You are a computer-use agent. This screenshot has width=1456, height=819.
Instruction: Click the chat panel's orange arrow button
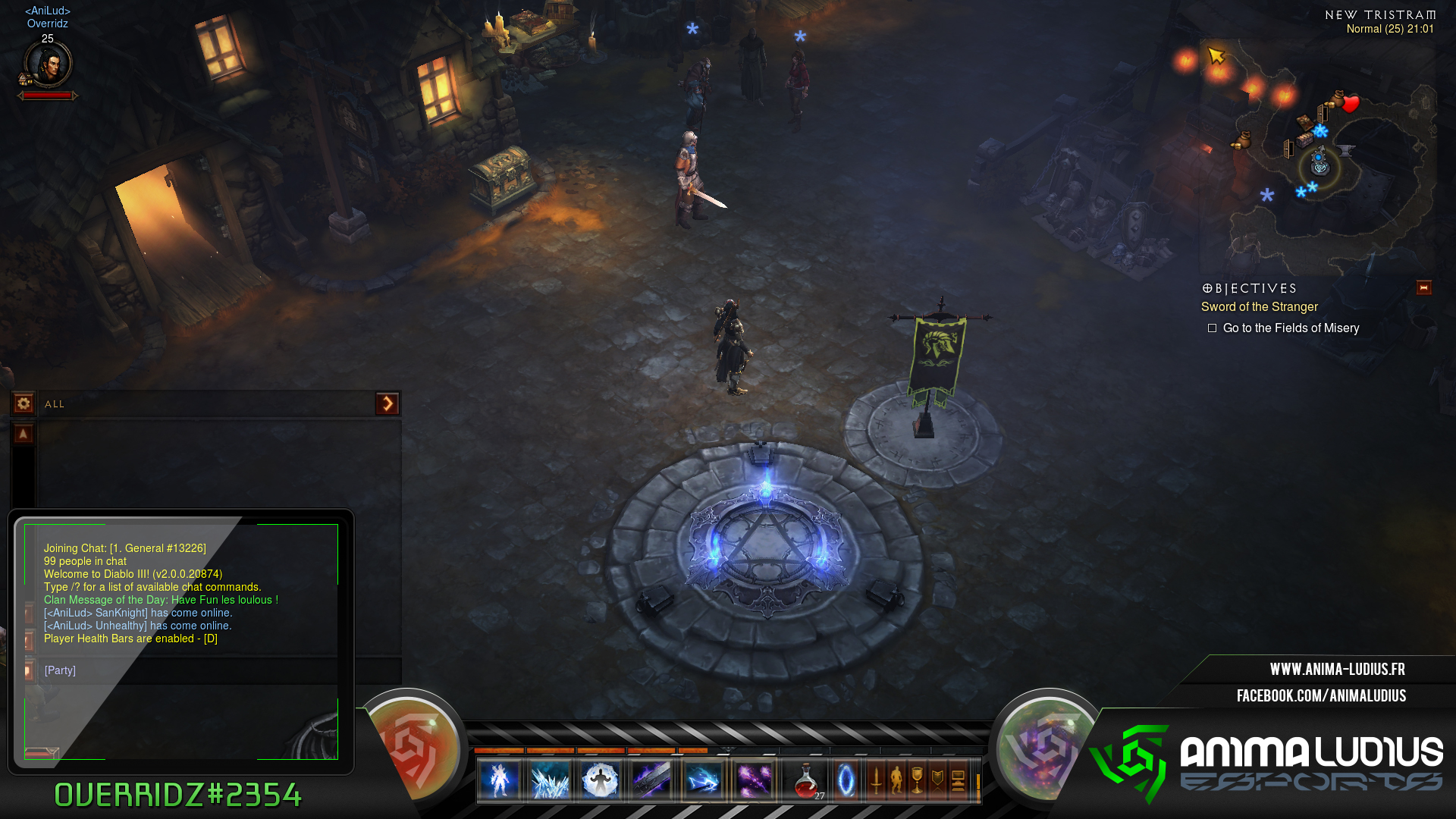387,403
